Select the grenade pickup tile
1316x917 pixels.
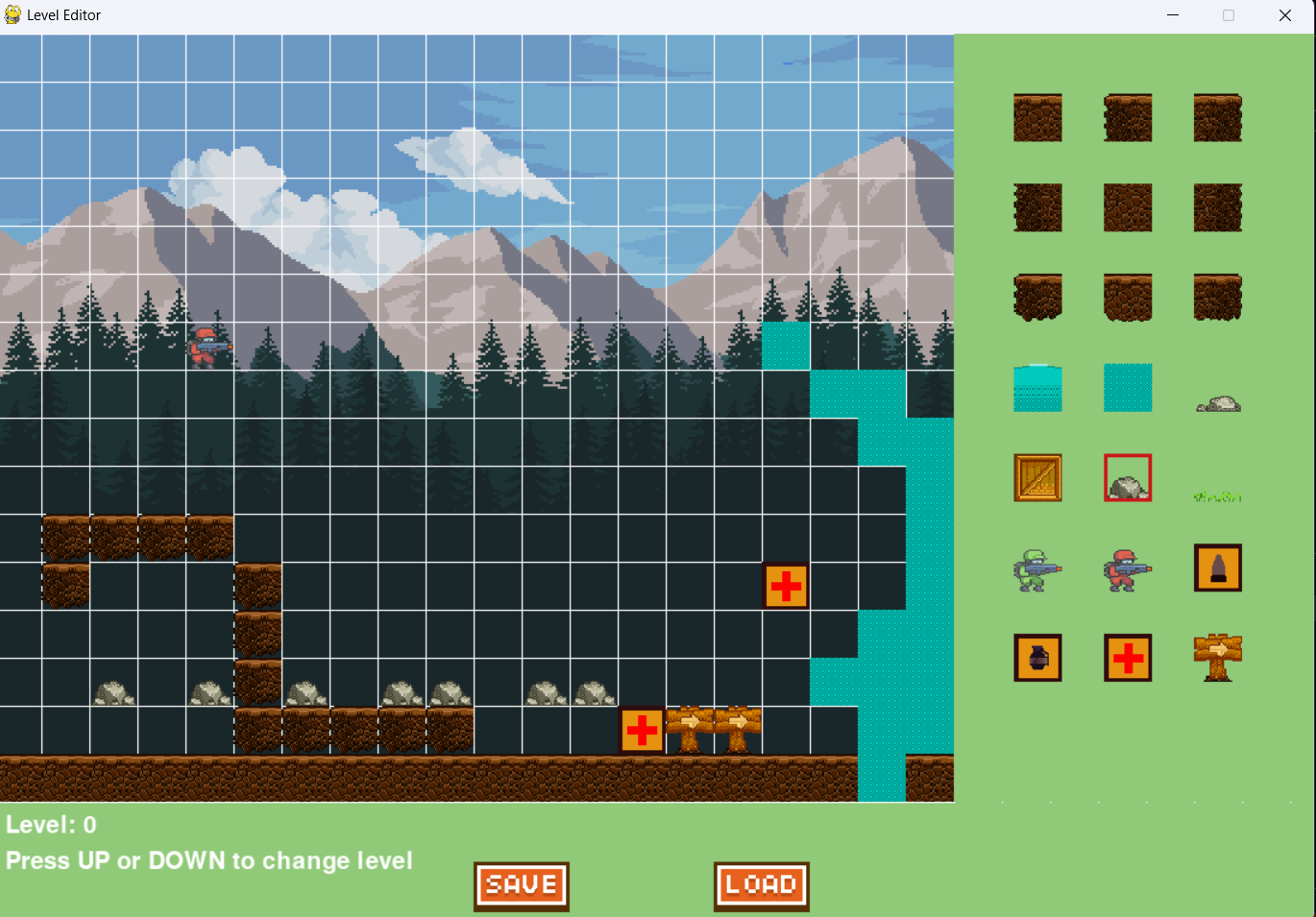coord(1037,658)
